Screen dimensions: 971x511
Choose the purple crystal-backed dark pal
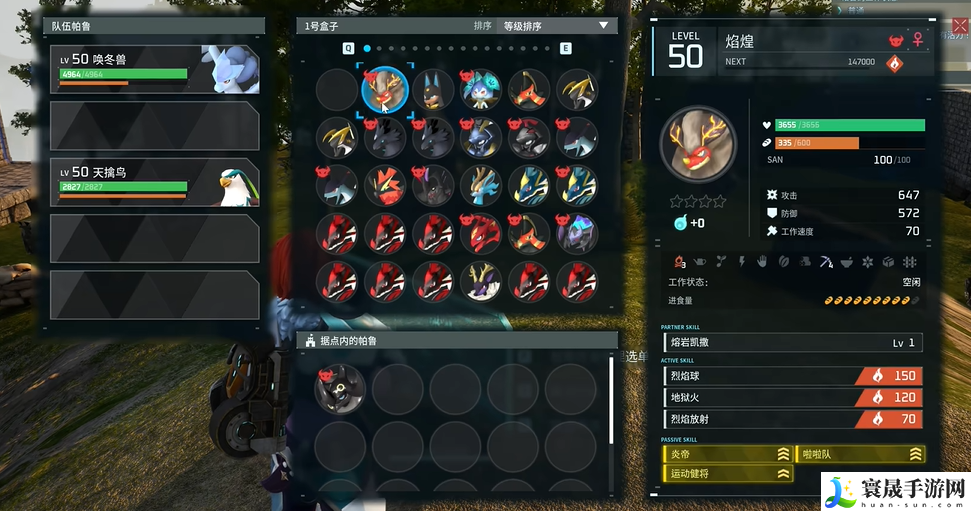(578, 233)
